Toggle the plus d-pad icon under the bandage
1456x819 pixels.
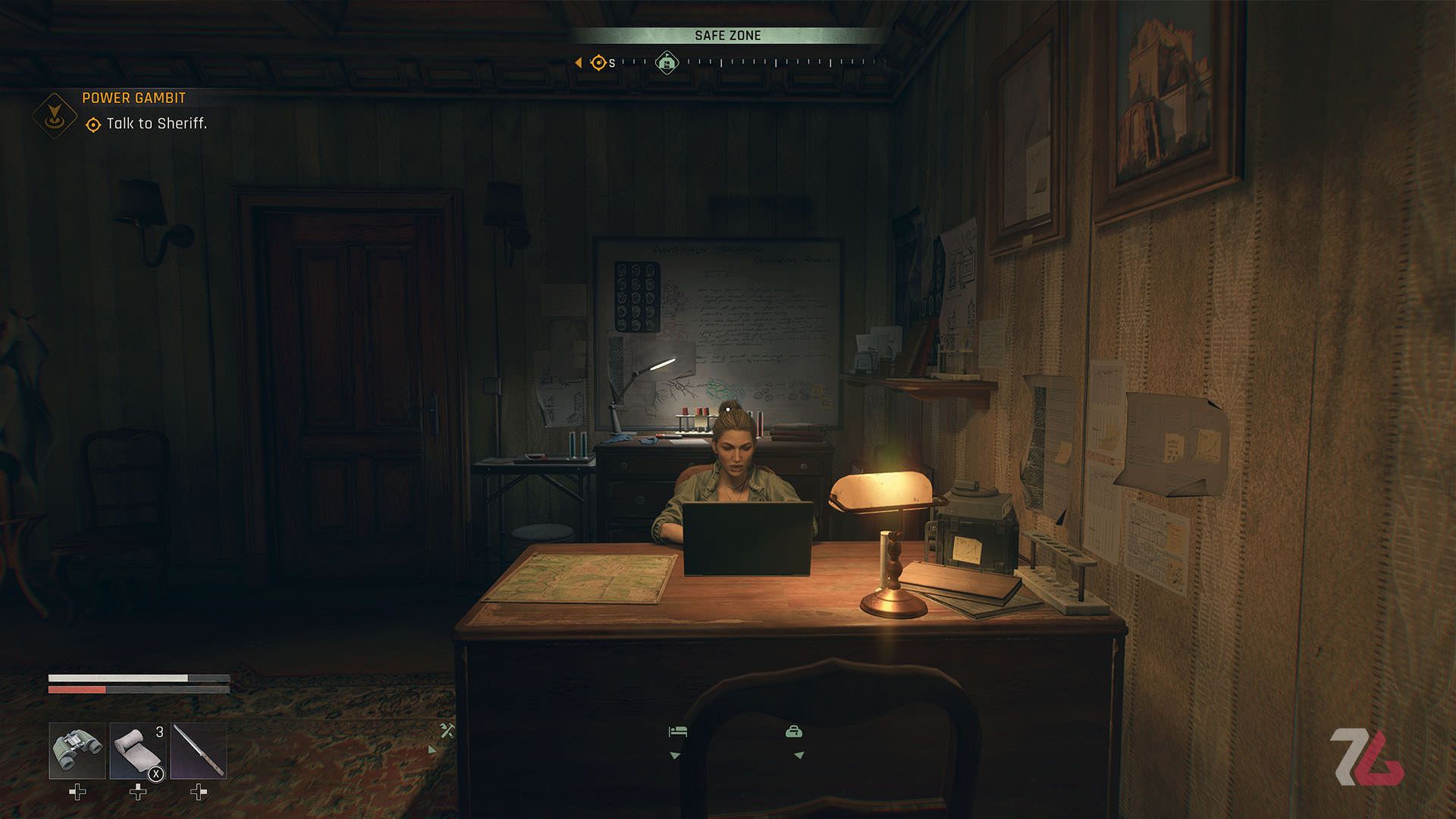[136, 793]
